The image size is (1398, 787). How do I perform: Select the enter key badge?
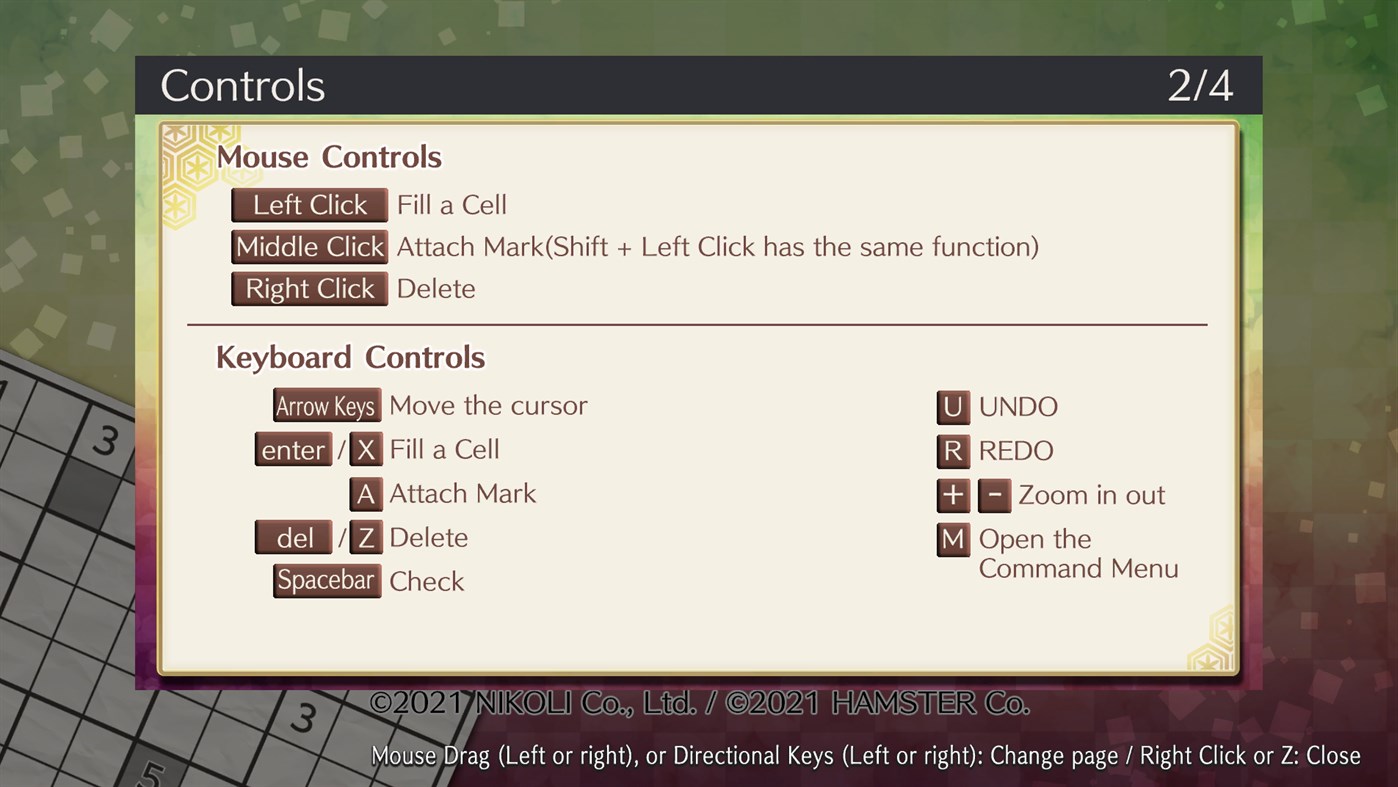pyautogui.click(x=292, y=449)
